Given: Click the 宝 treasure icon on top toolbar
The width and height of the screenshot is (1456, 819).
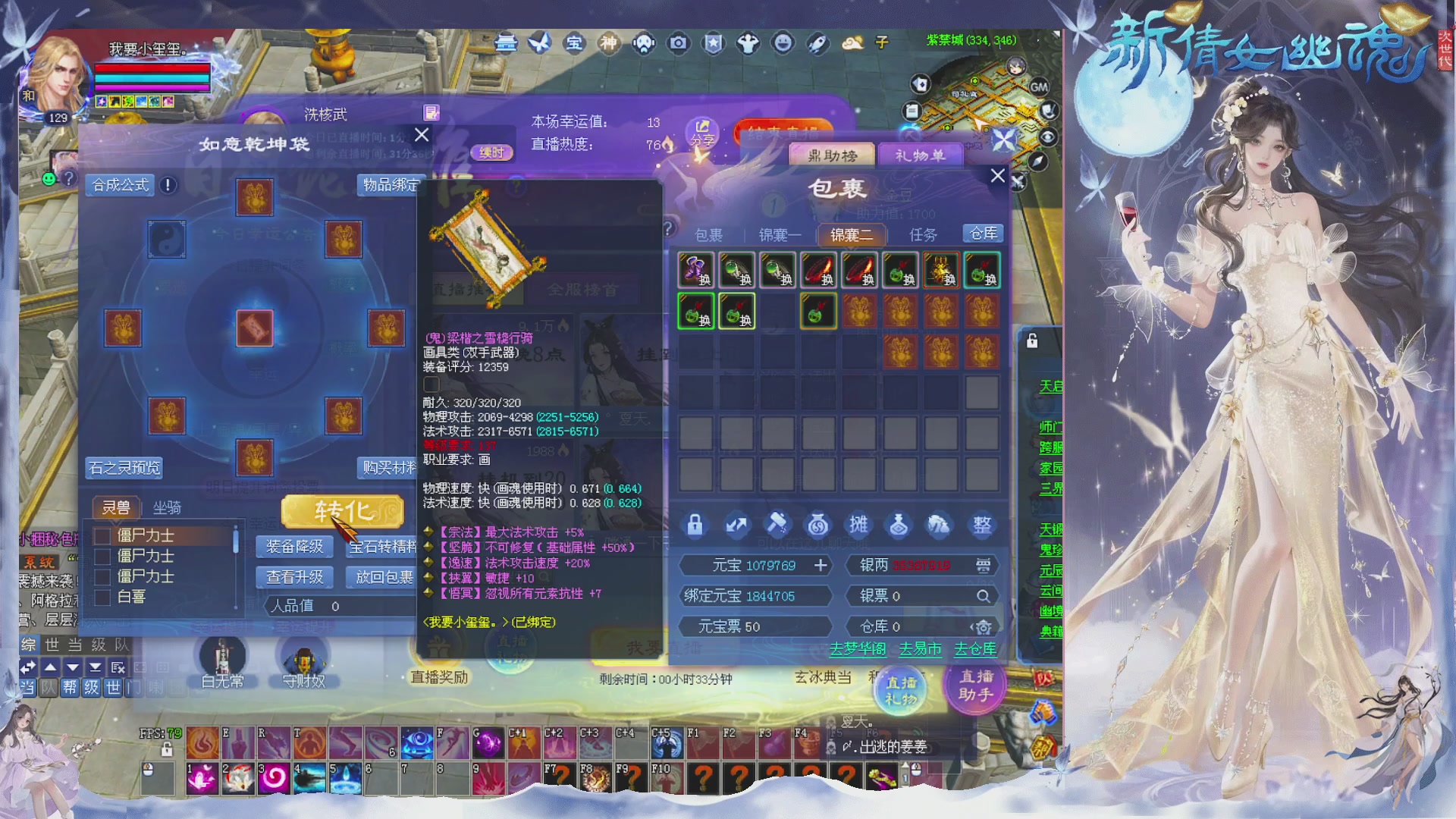Looking at the screenshot, I should point(574,43).
